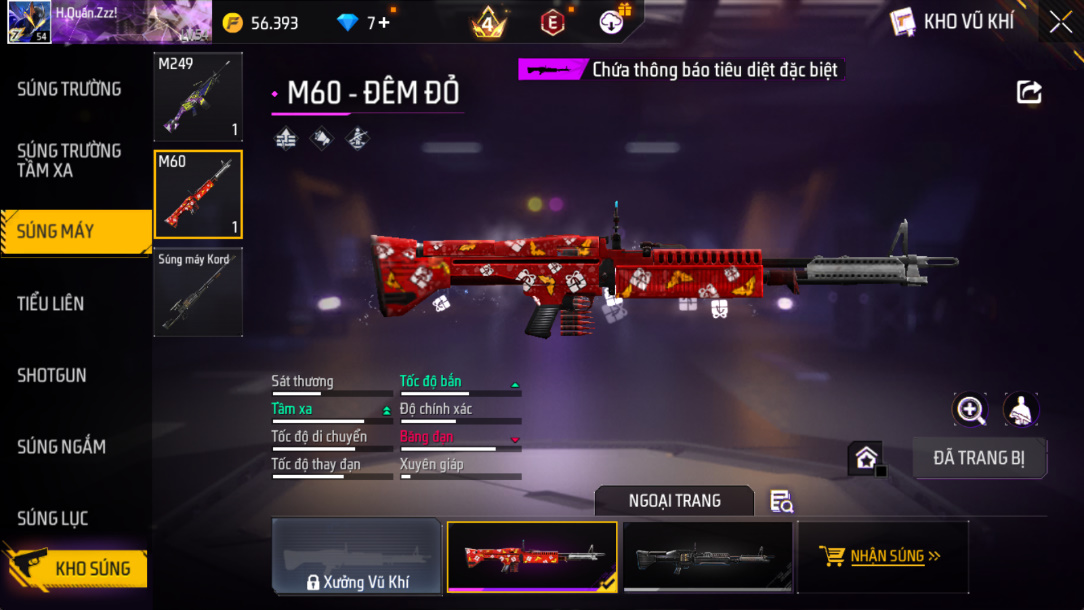Select the M249 weapon thumbnail
1084x610 pixels.
198,96
